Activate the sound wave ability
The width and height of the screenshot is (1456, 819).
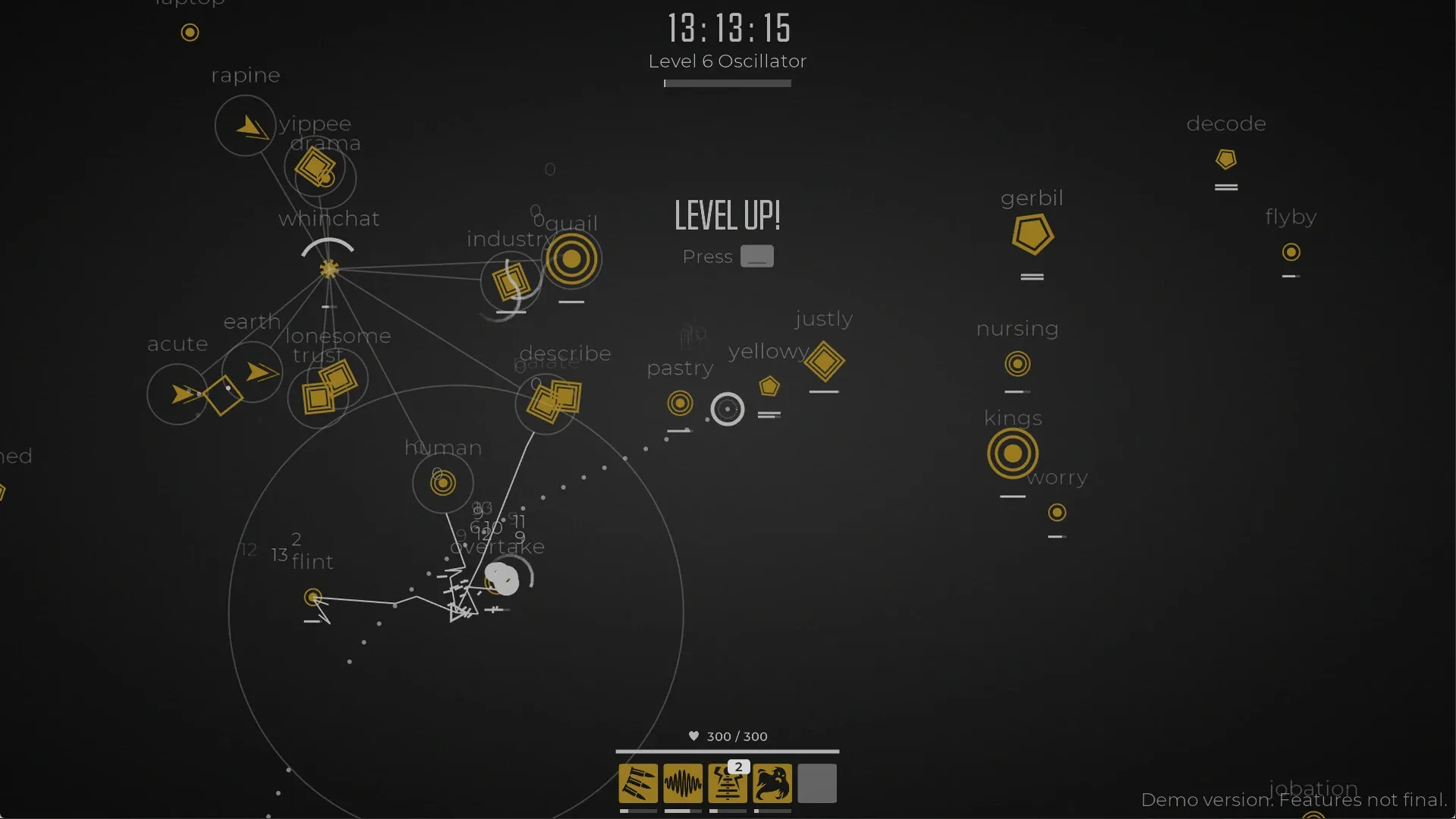[683, 783]
